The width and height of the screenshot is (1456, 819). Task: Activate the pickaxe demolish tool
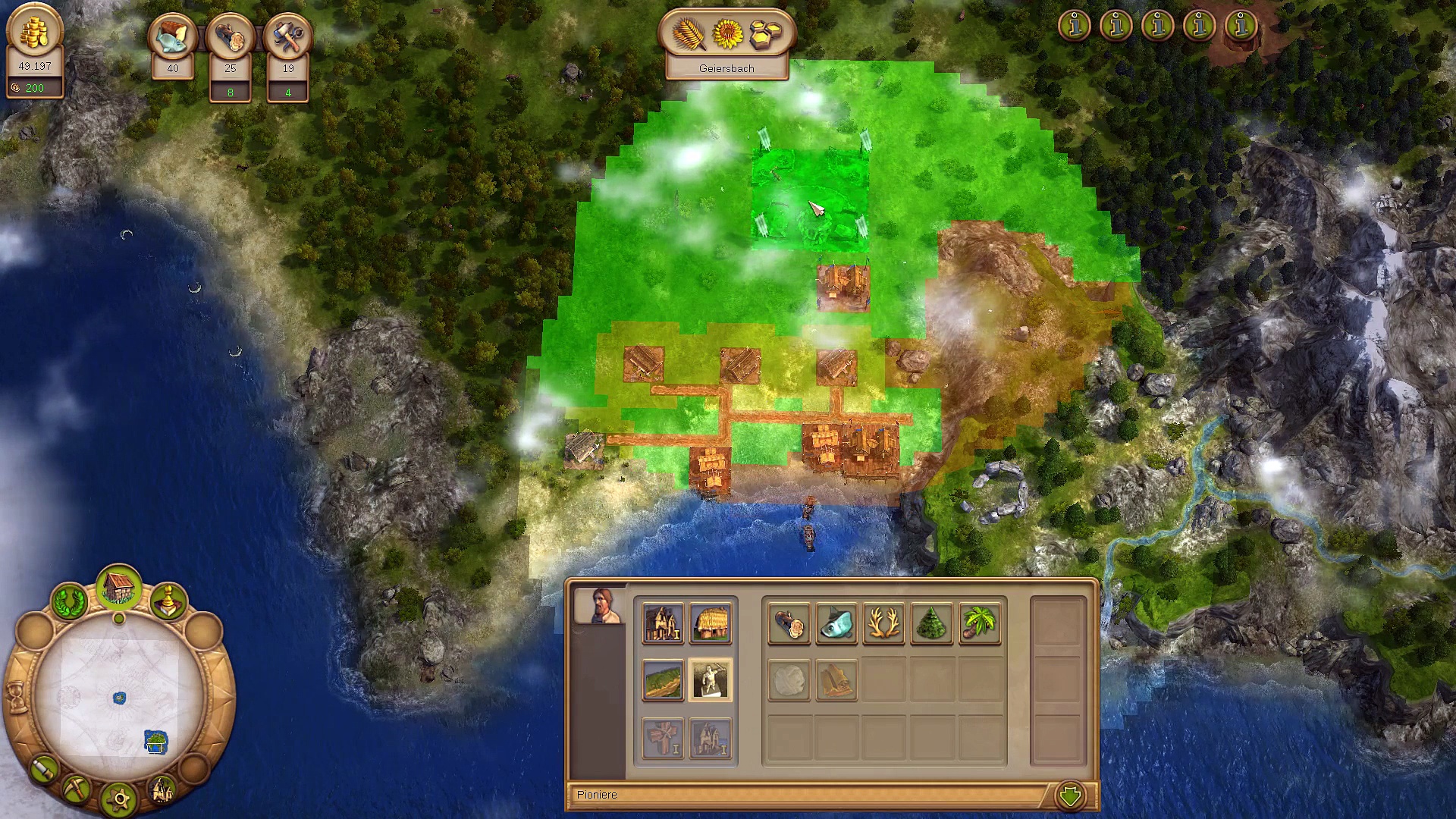[77, 790]
